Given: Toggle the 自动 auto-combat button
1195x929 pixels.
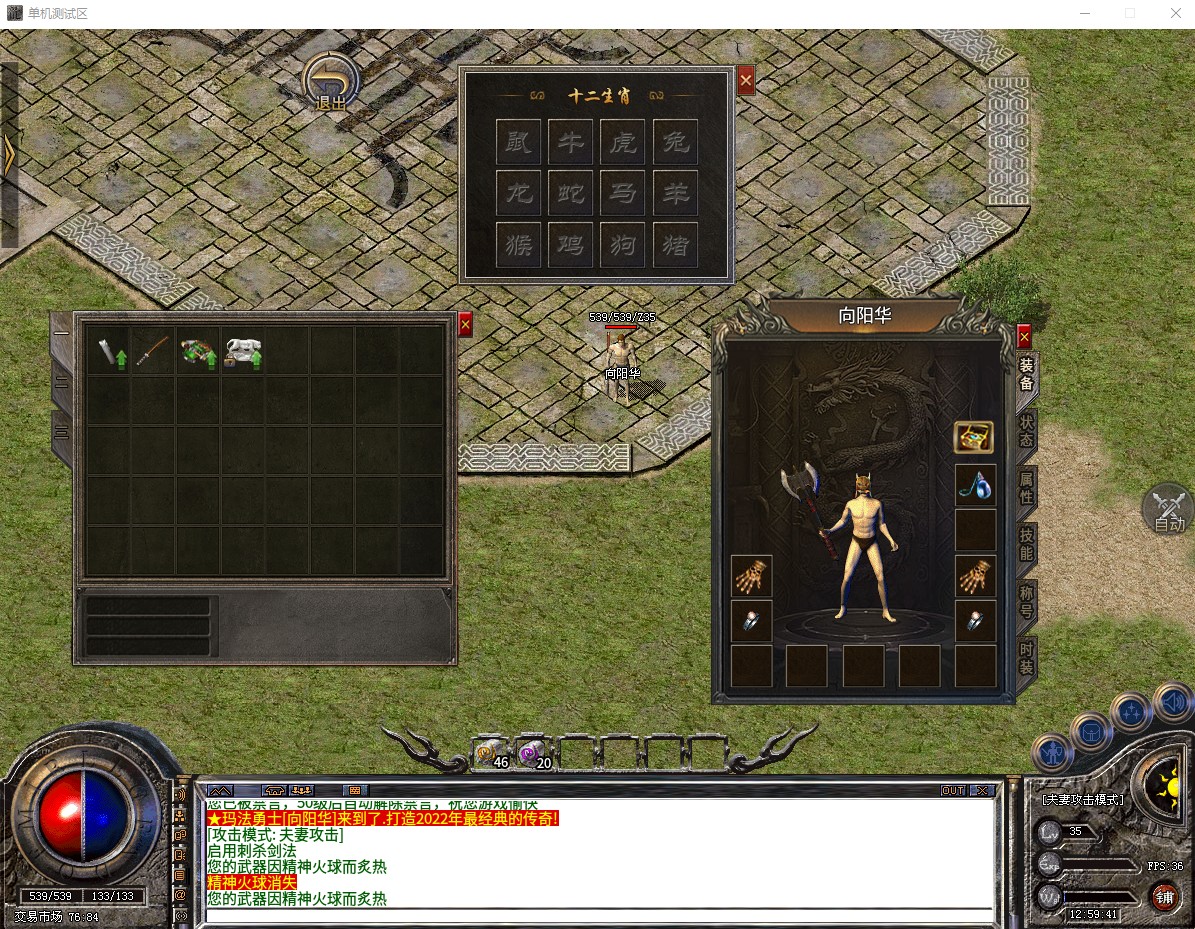Looking at the screenshot, I should coord(1167,509).
